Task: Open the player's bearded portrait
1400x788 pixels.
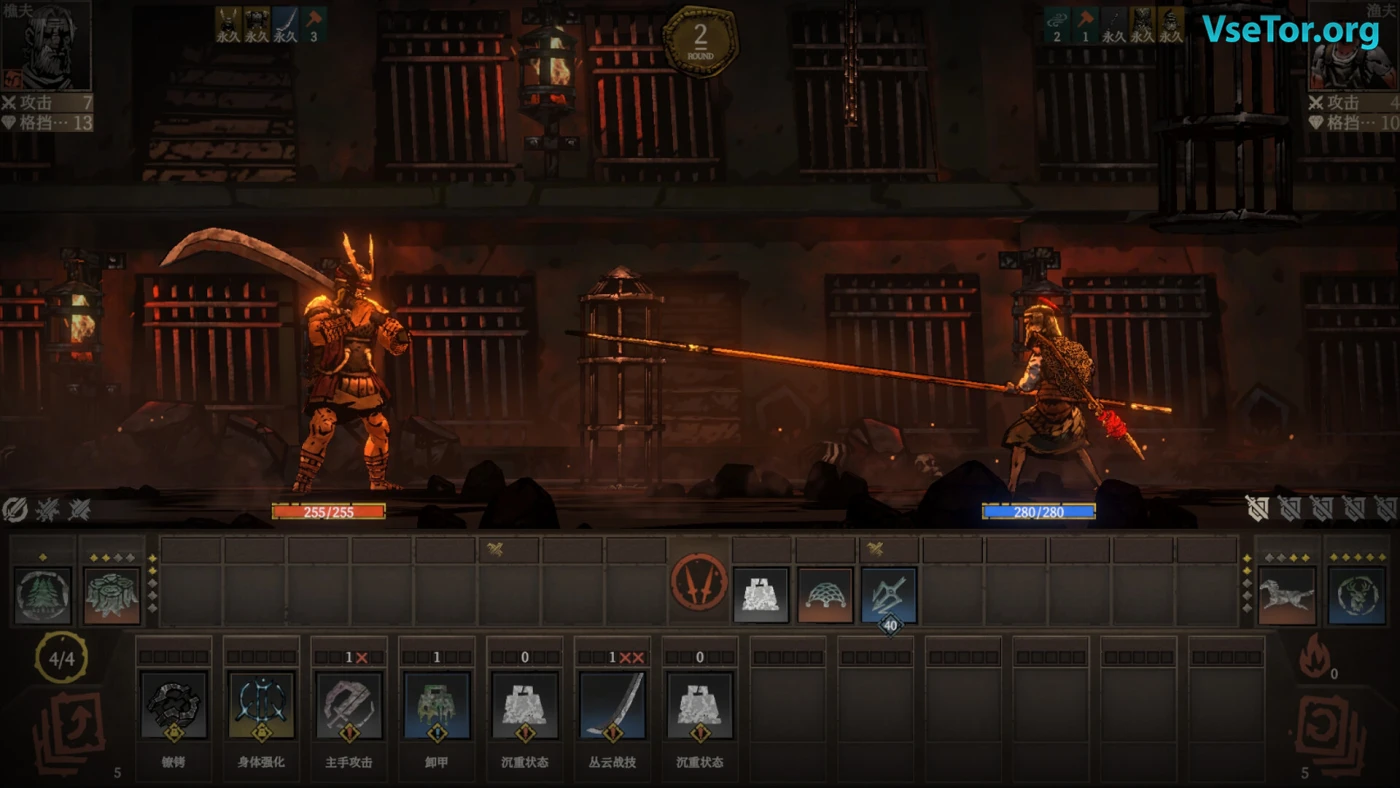Action: 46,47
